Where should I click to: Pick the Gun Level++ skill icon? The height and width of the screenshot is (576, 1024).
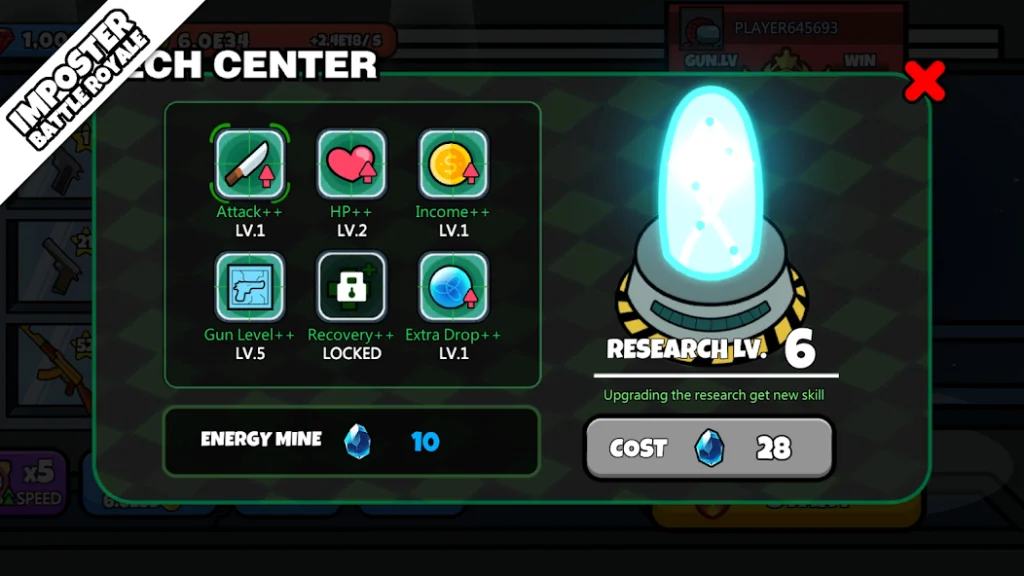pos(250,287)
